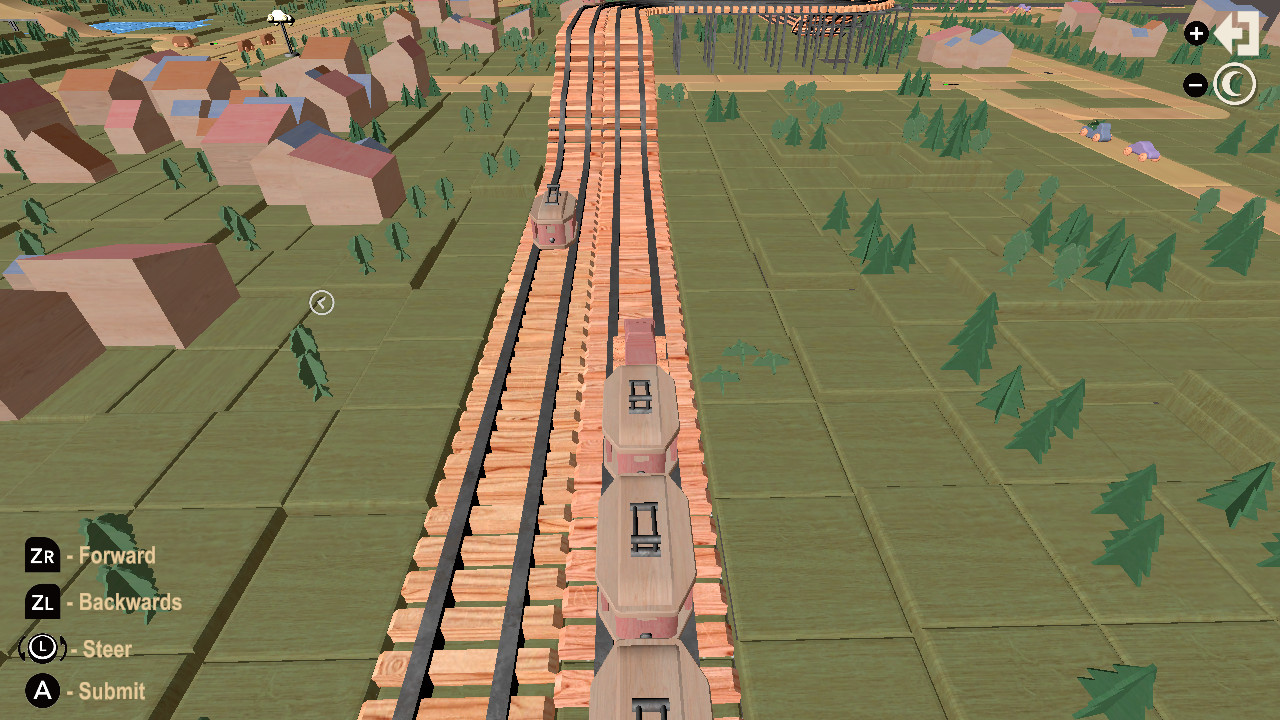
Task: Click the Steer label text
Action: [x=106, y=649]
